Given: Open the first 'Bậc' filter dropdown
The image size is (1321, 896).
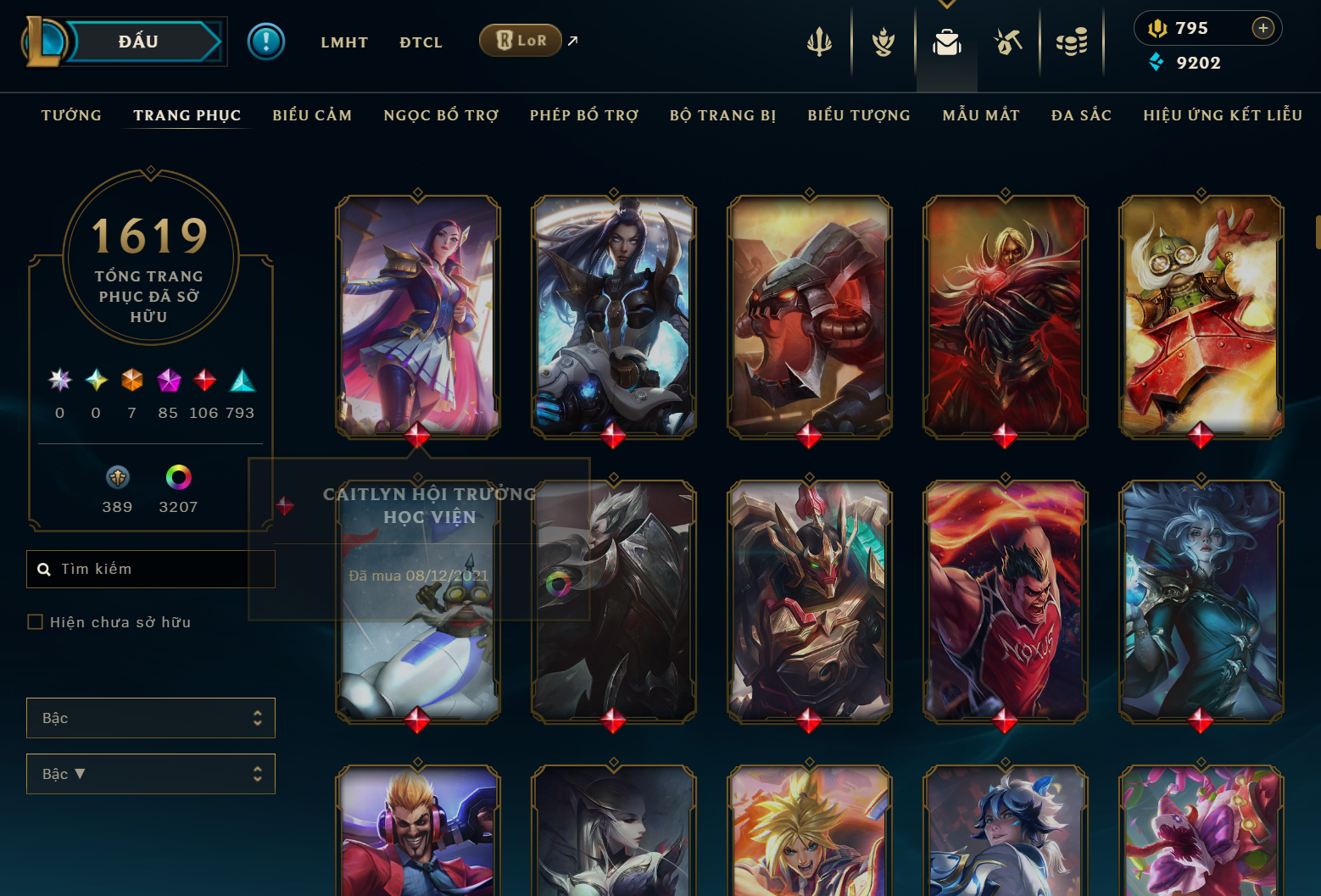Looking at the screenshot, I should pyautogui.click(x=151, y=717).
